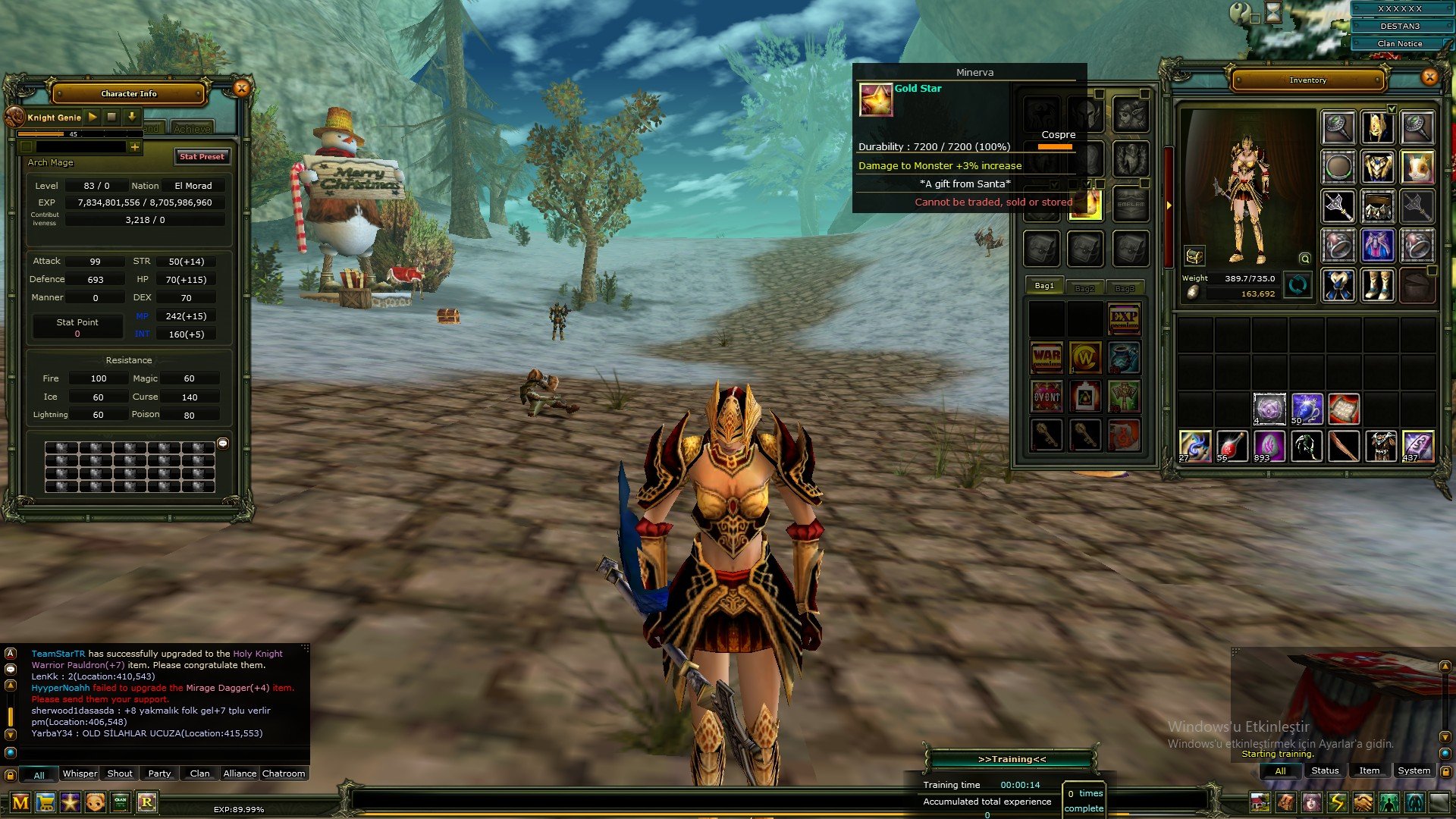This screenshot has width=1456, height=819.
Task: Toggle the chat lock padlock icon
Action: pos(11,775)
